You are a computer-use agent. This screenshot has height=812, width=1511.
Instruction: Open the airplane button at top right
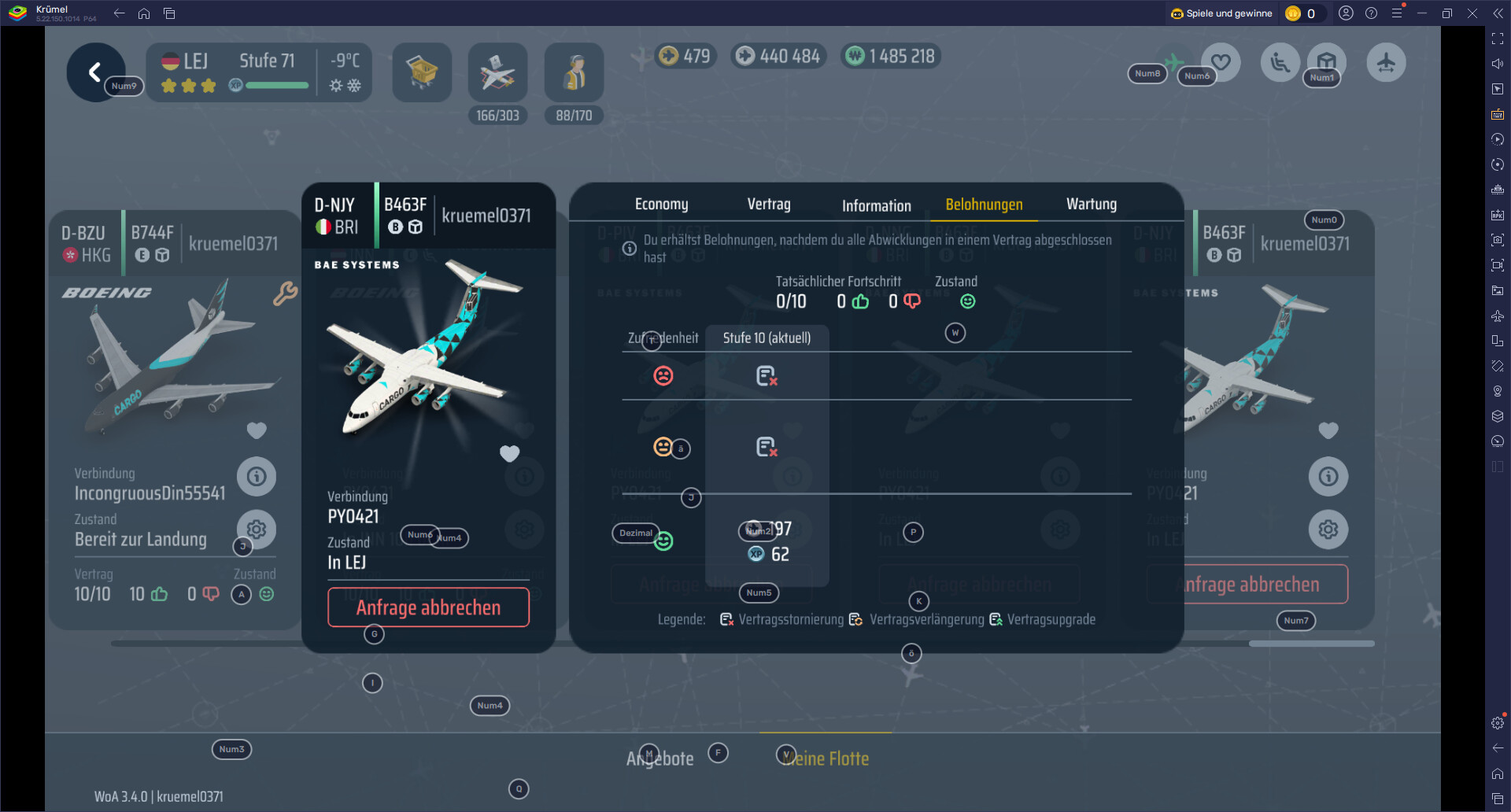(1386, 63)
